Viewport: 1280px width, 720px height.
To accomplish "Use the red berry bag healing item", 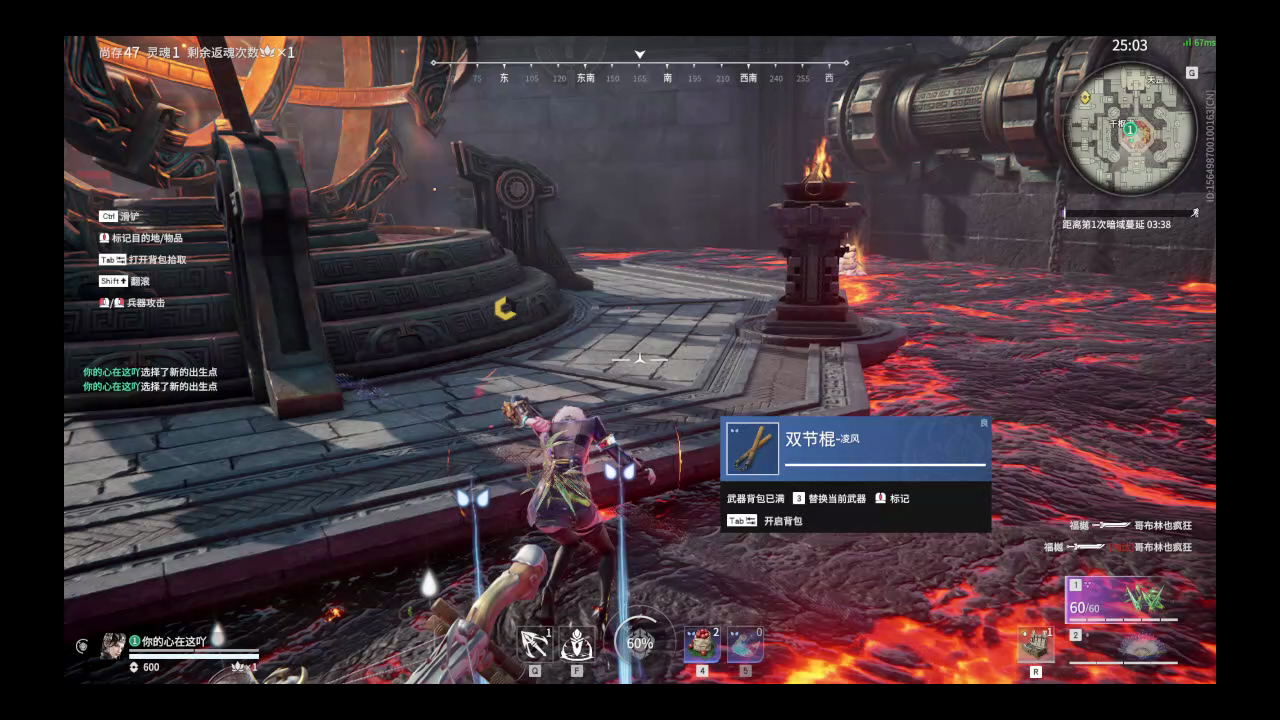I will pyautogui.click(x=701, y=645).
